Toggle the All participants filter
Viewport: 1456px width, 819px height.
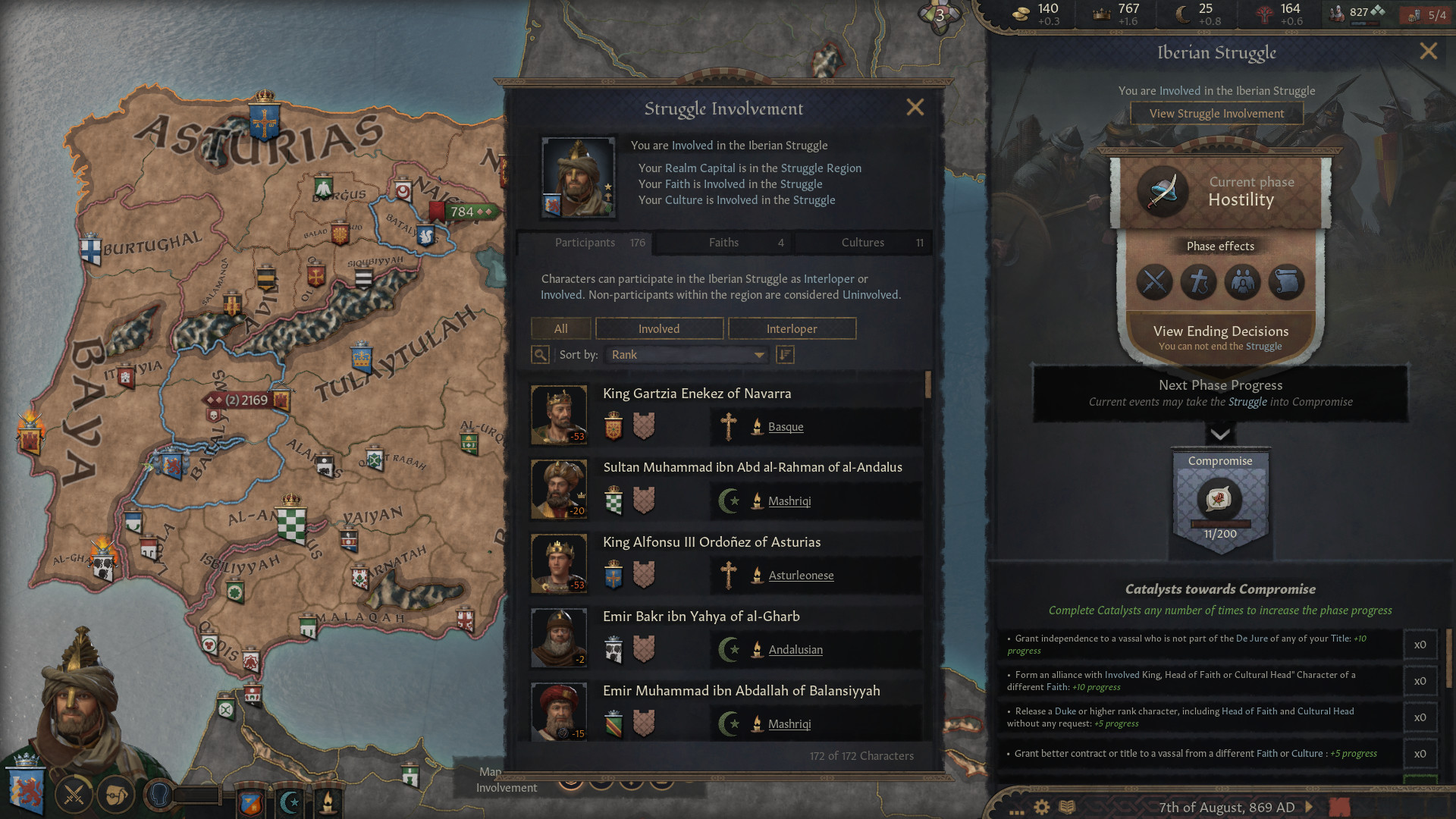coord(560,328)
